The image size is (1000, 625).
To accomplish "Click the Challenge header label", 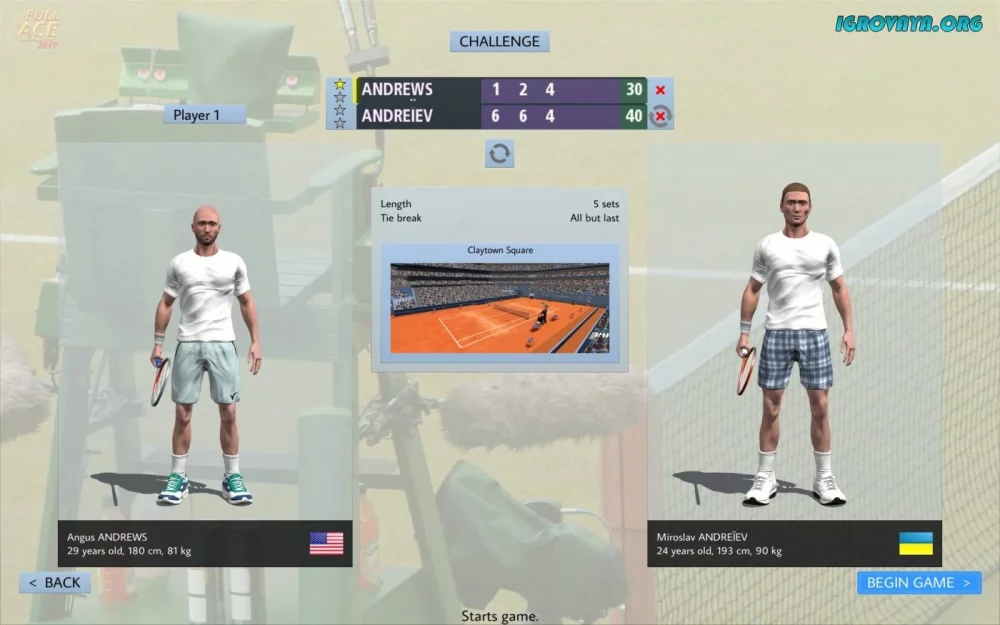I will coord(499,42).
